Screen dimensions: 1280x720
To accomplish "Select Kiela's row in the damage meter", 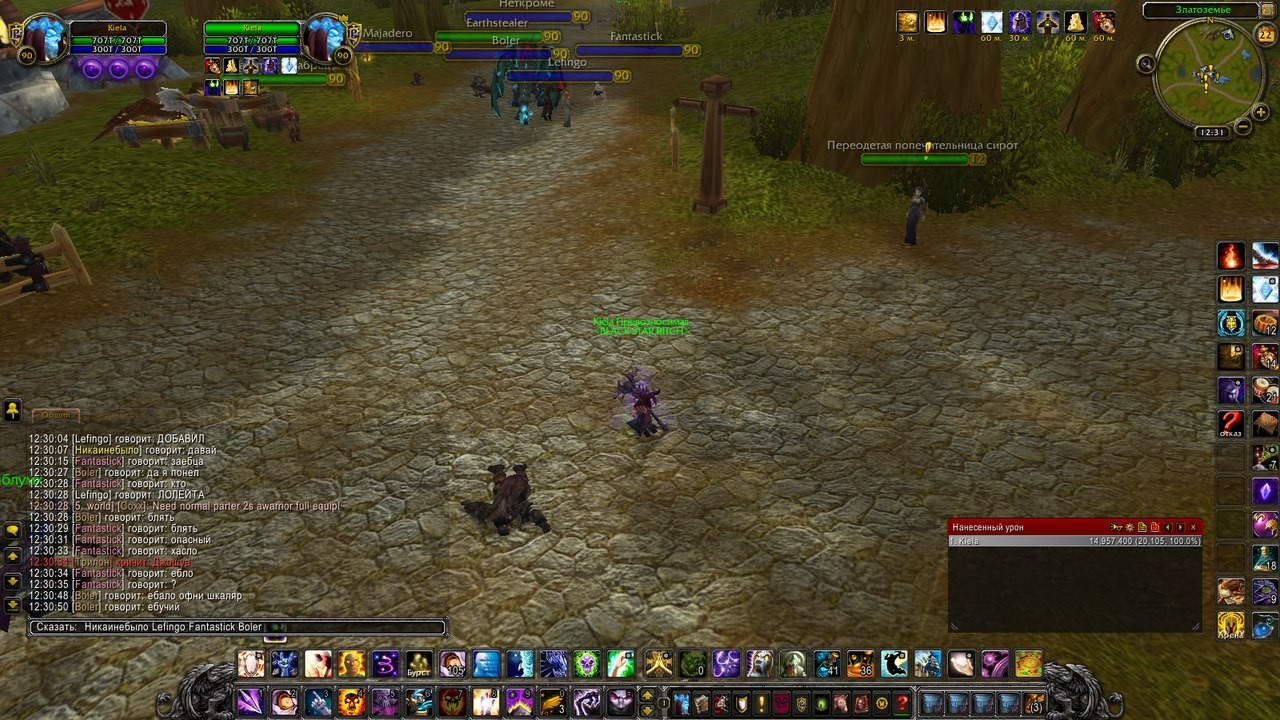I will coord(1074,541).
